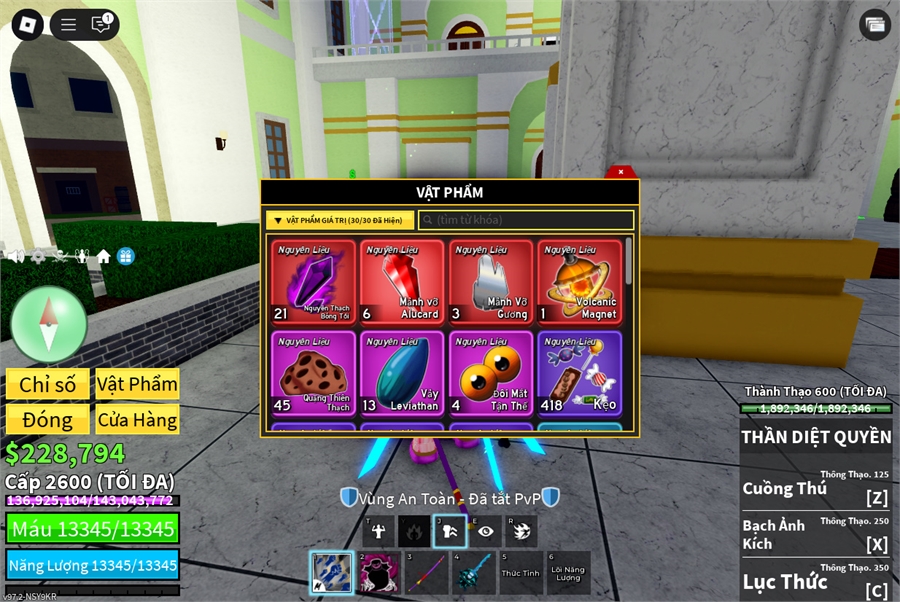Image resolution: width=900 pixels, height=602 pixels.
Task: Choose the Volcanic Magnet material
Action: click(579, 282)
